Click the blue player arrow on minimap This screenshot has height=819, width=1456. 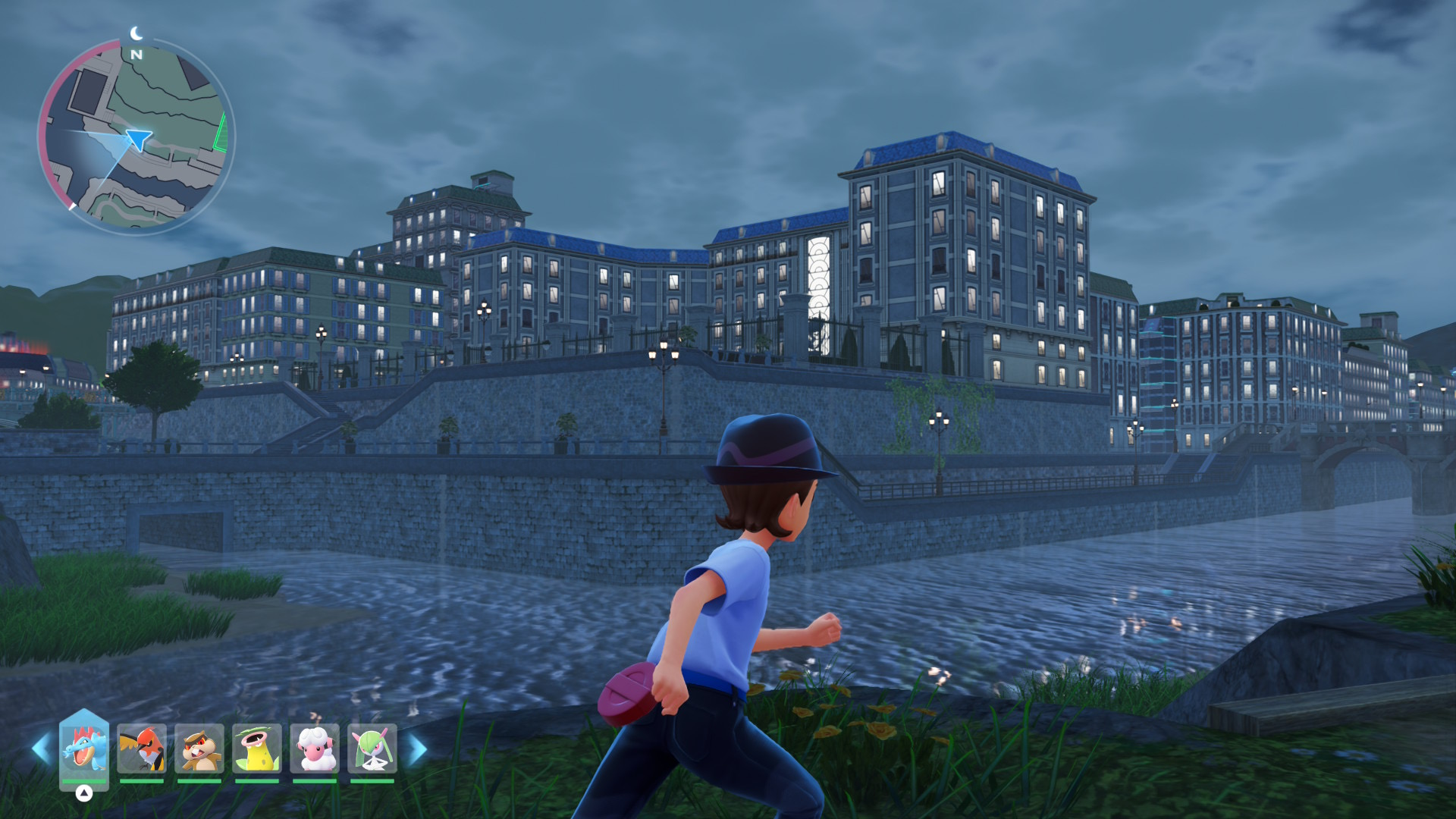click(138, 139)
